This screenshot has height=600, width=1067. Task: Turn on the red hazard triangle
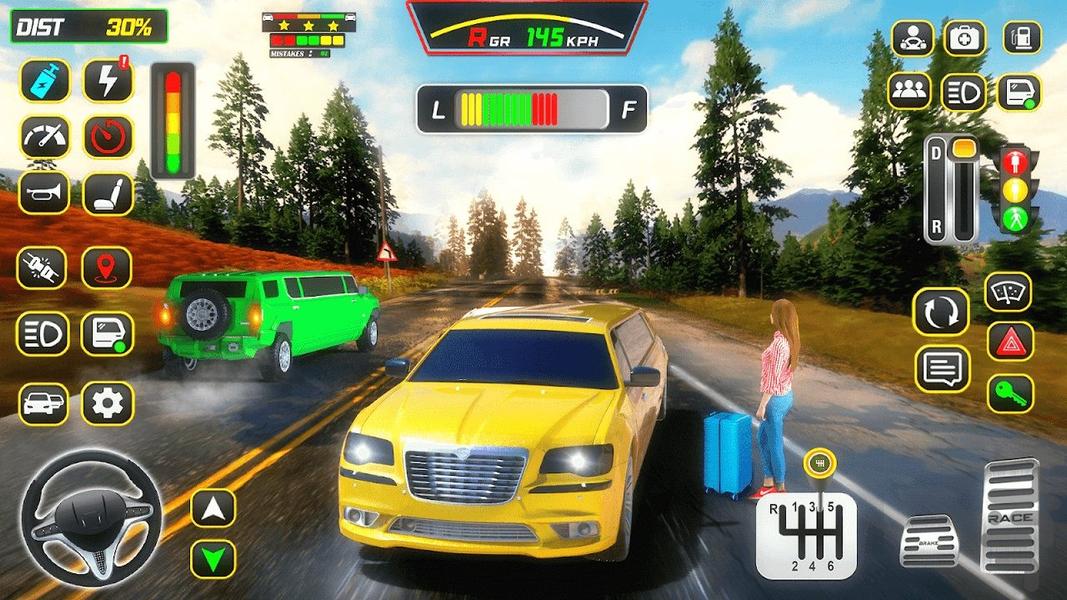pyautogui.click(x=1009, y=342)
